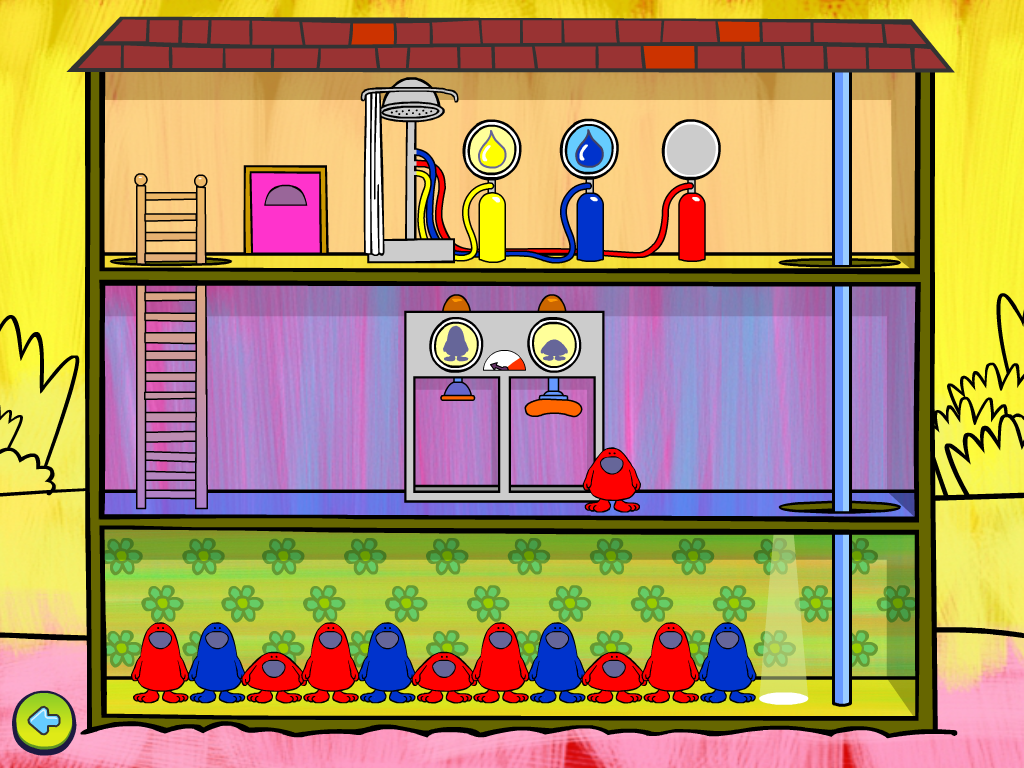Click the red-and-white meter between the shape dials
The image size is (1024, 768).
(504, 361)
